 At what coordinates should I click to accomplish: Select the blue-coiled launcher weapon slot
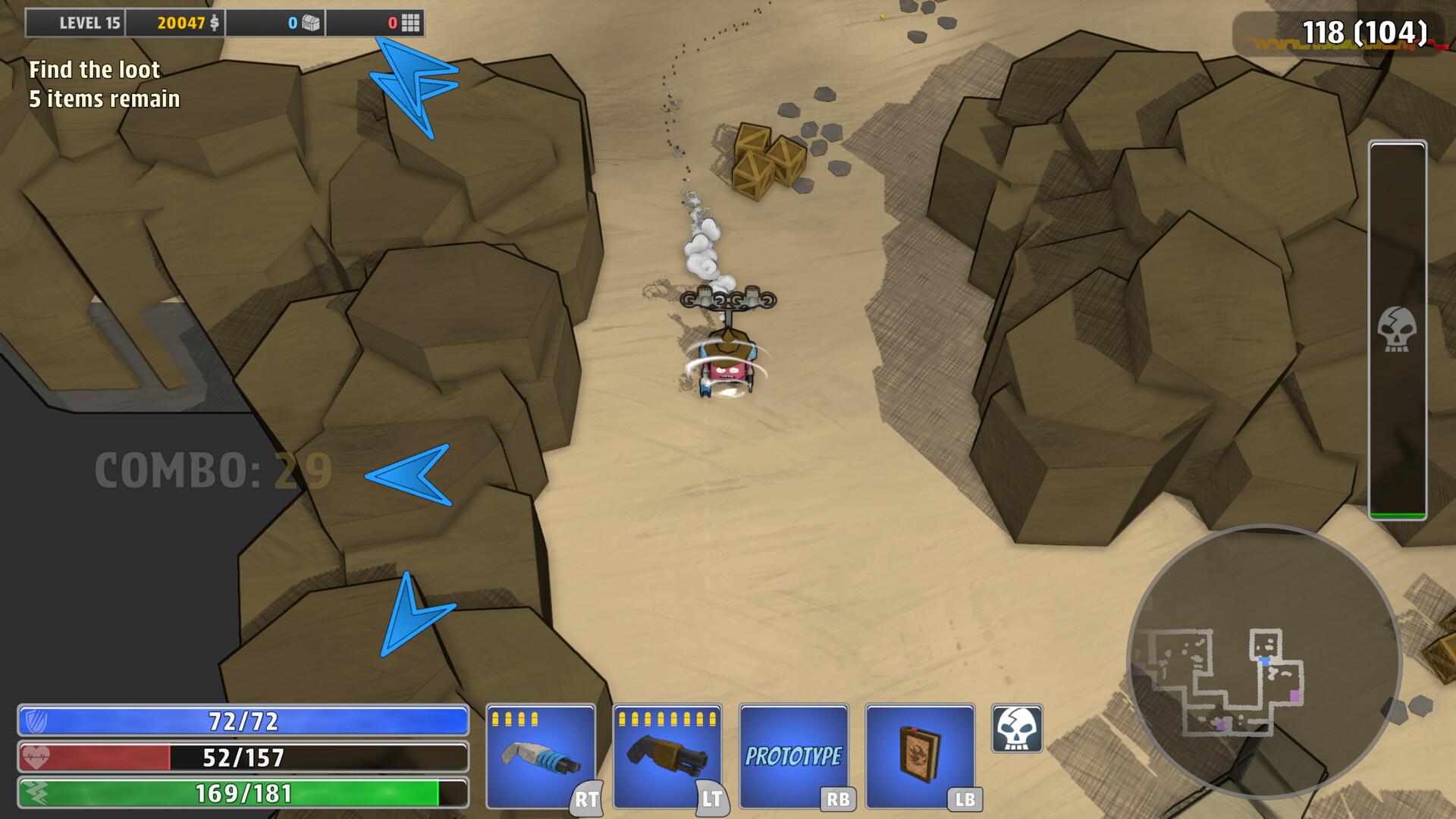pos(540,756)
